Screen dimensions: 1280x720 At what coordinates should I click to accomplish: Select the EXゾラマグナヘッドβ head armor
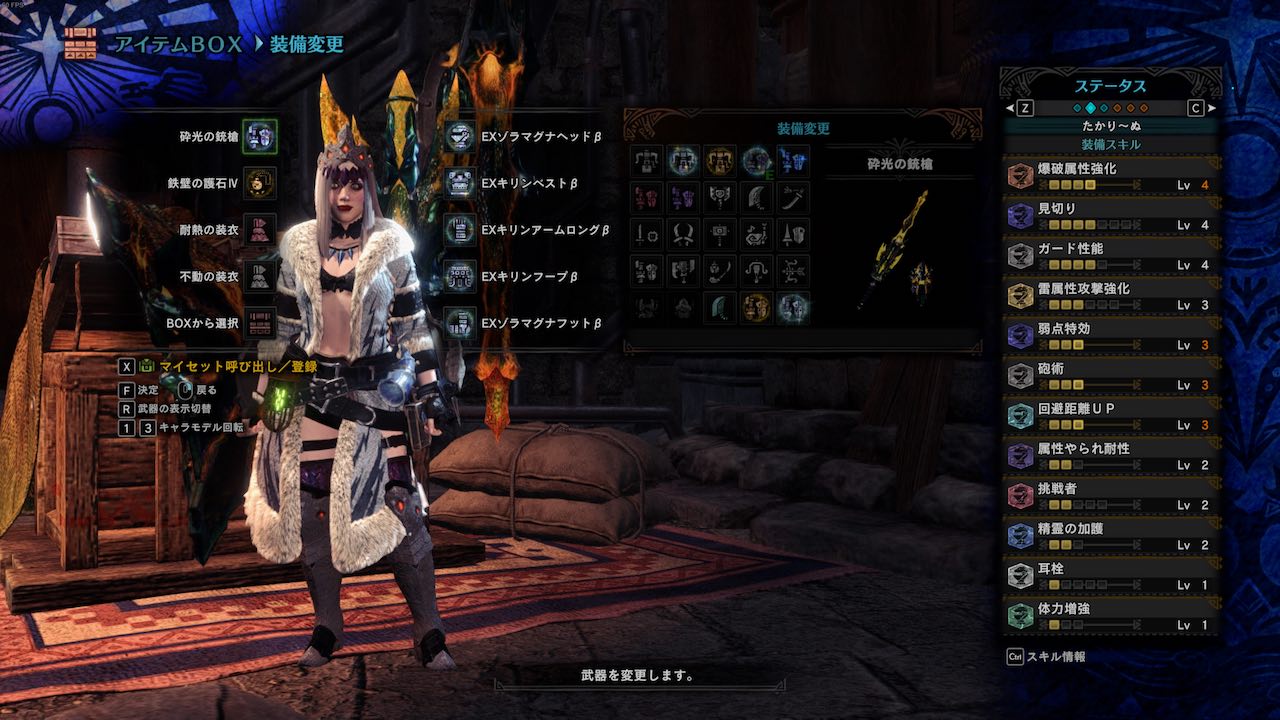click(x=460, y=137)
